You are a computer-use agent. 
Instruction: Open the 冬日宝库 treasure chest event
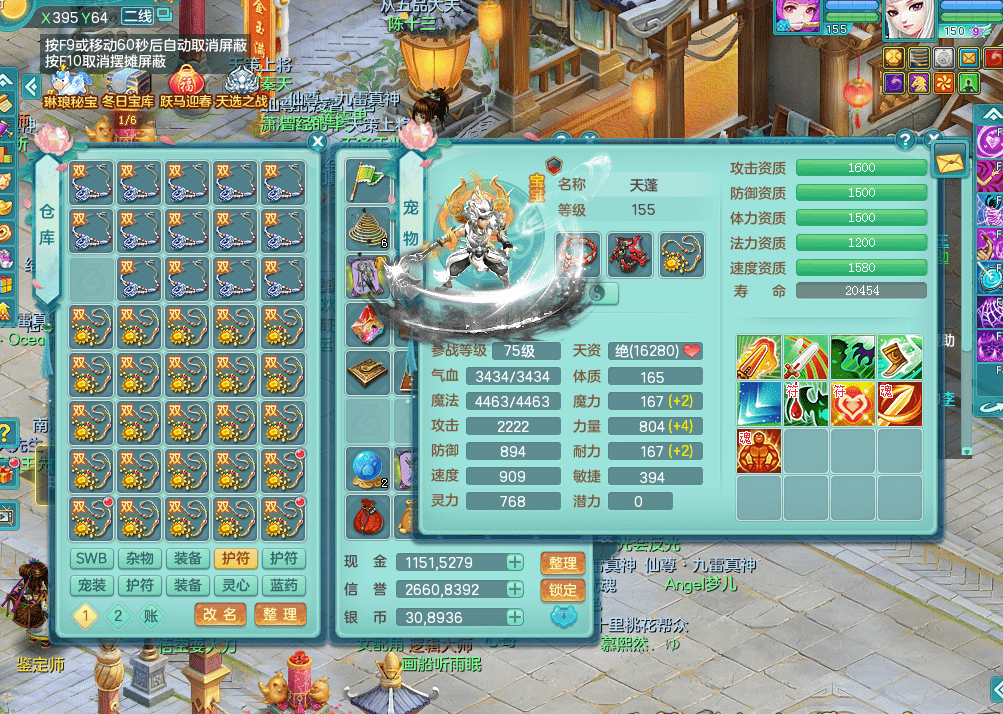point(128,84)
